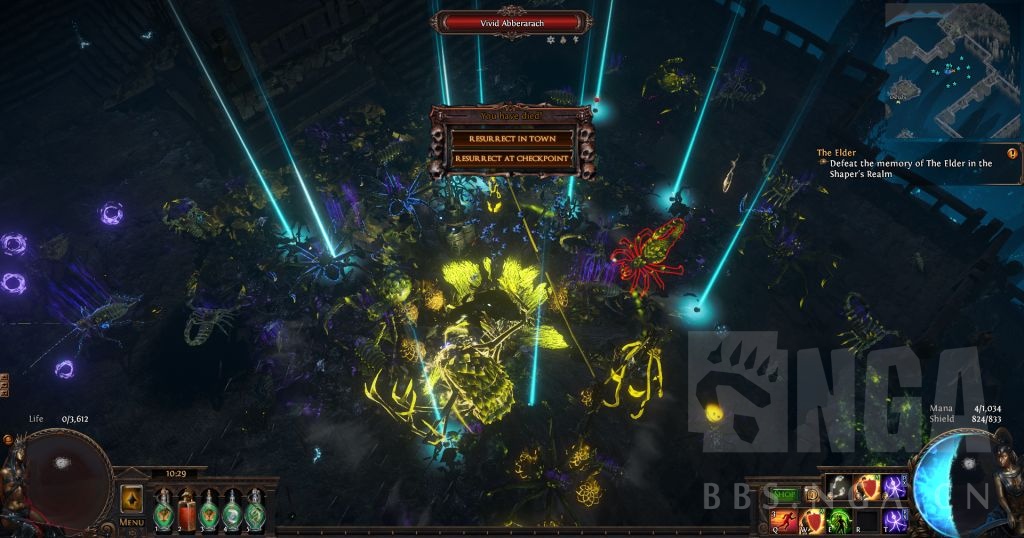Activate the purple skill on T
1024x538 pixels.
point(893,520)
